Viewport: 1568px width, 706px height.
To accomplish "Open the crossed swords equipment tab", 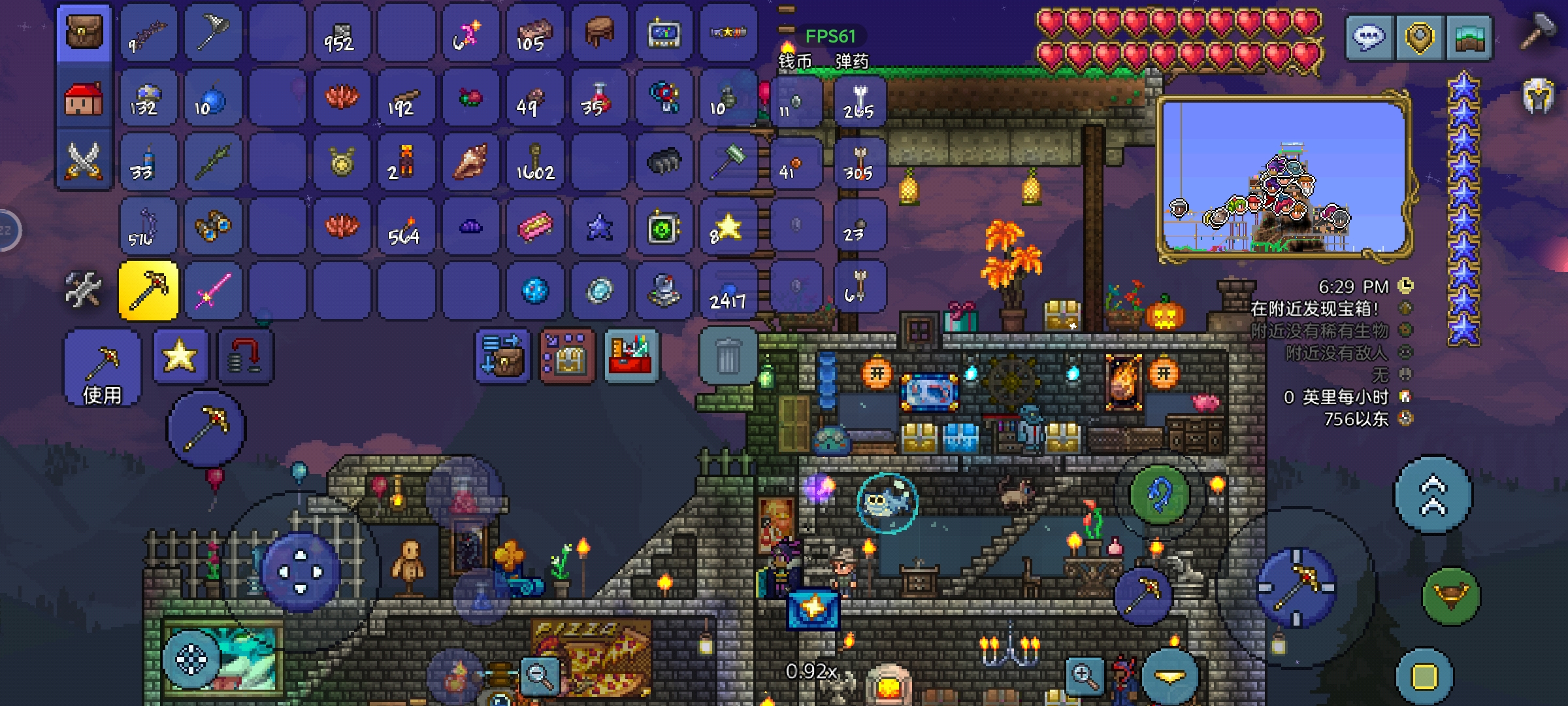I will coord(84,161).
